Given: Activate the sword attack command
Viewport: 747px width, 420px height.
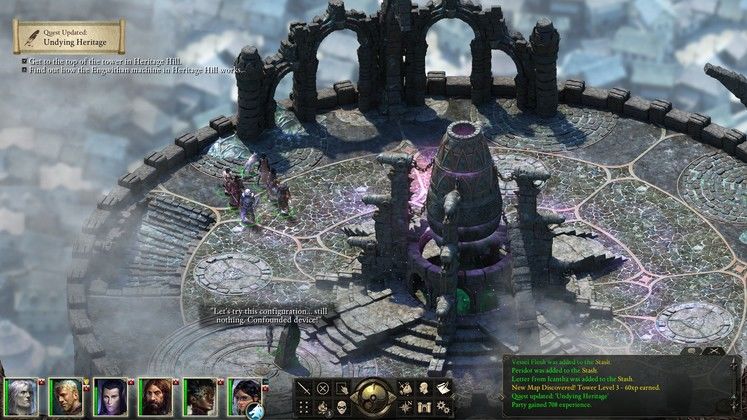Looking at the screenshot, I should coord(305,389).
